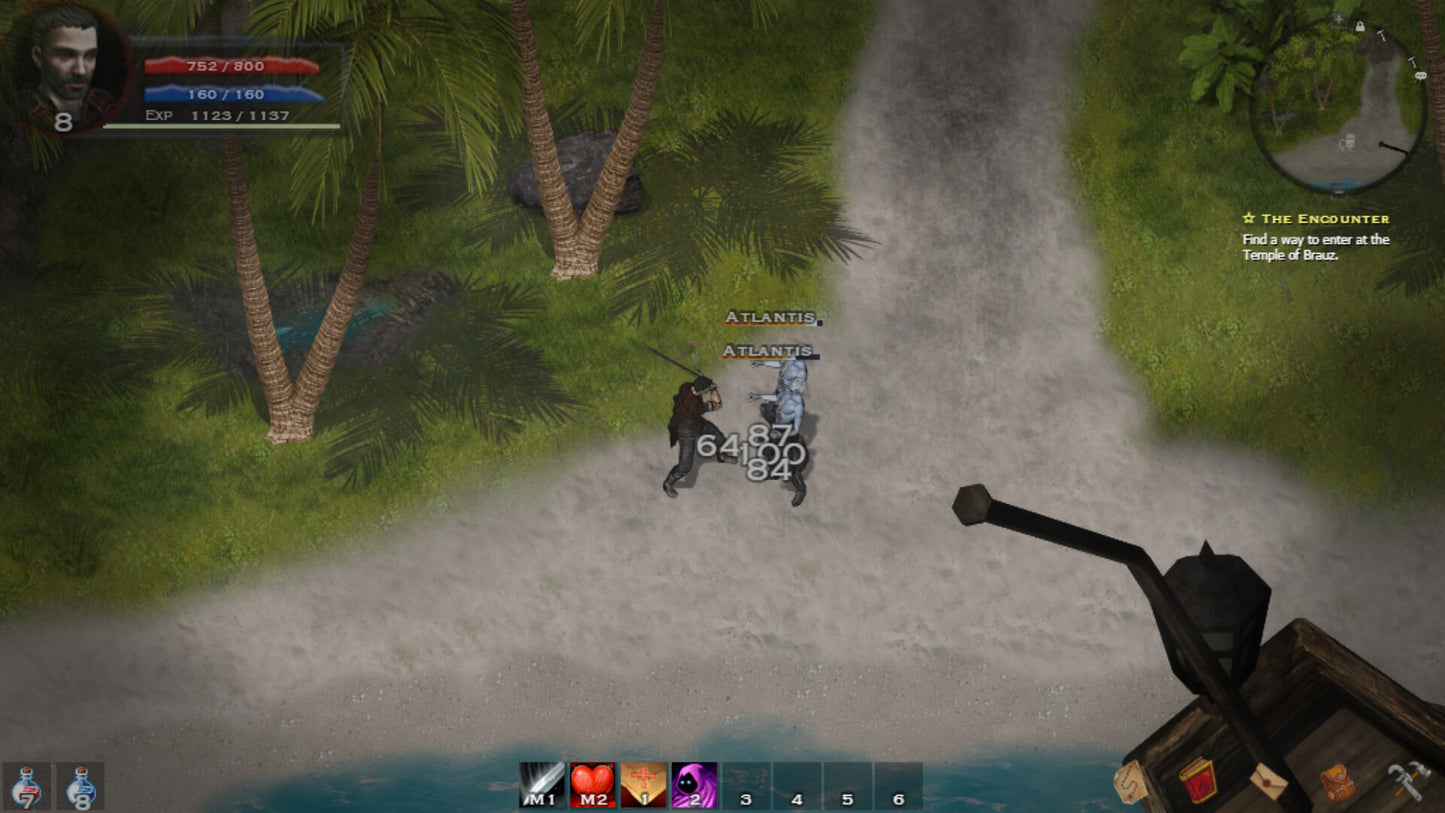Open the parchment map scroll icon

(x=1131, y=781)
